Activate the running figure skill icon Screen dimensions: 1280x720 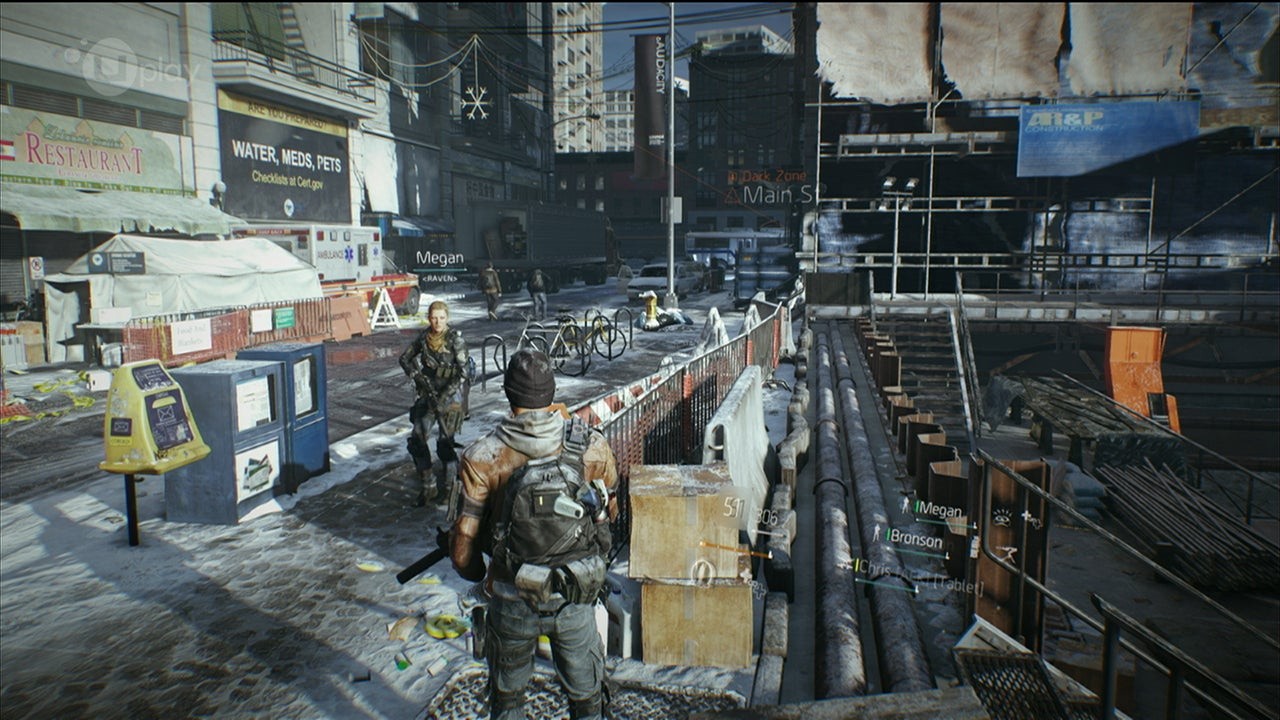[x=1009, y=553]
